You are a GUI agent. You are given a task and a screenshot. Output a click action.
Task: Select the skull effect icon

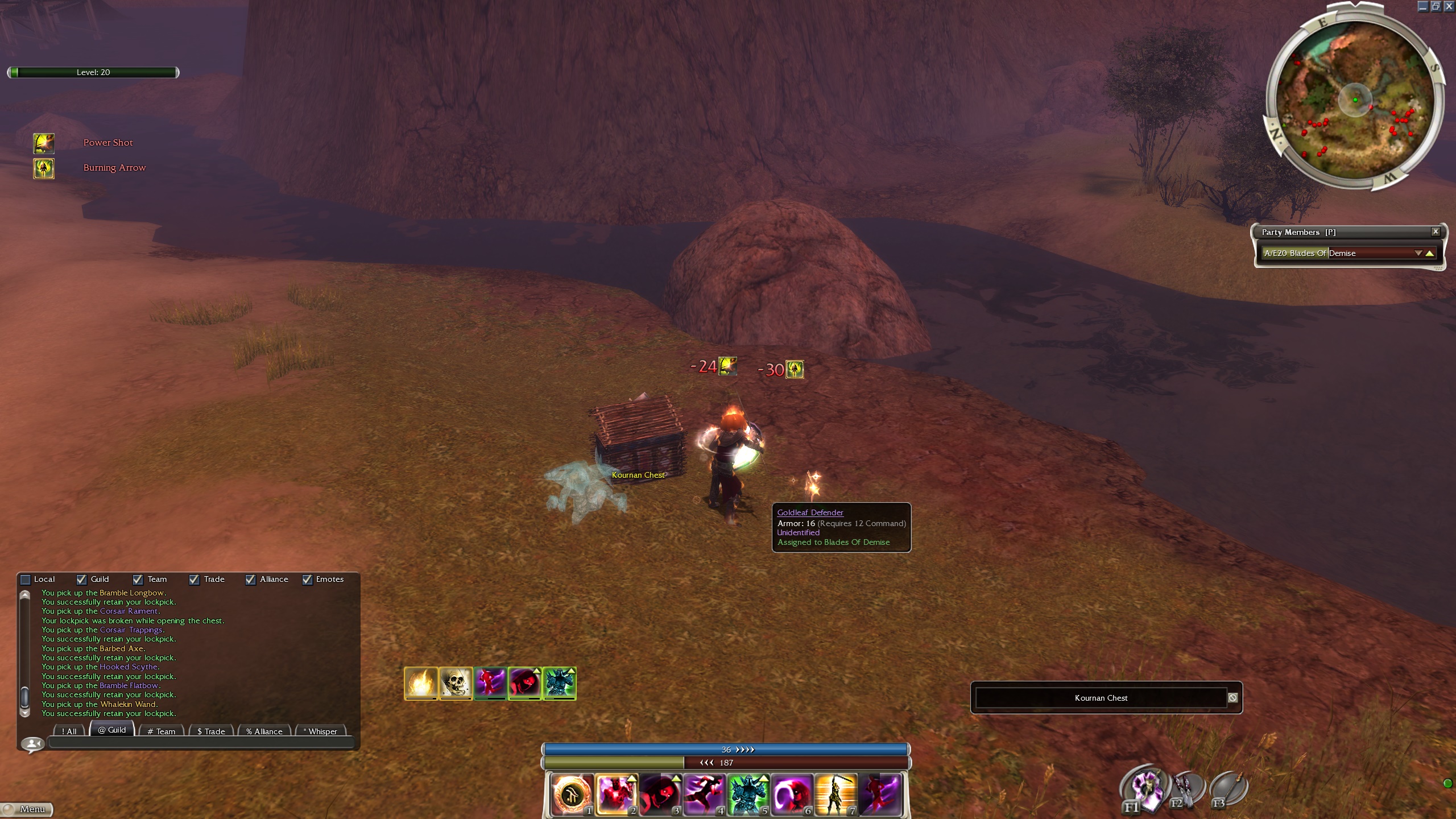point(456,683)
